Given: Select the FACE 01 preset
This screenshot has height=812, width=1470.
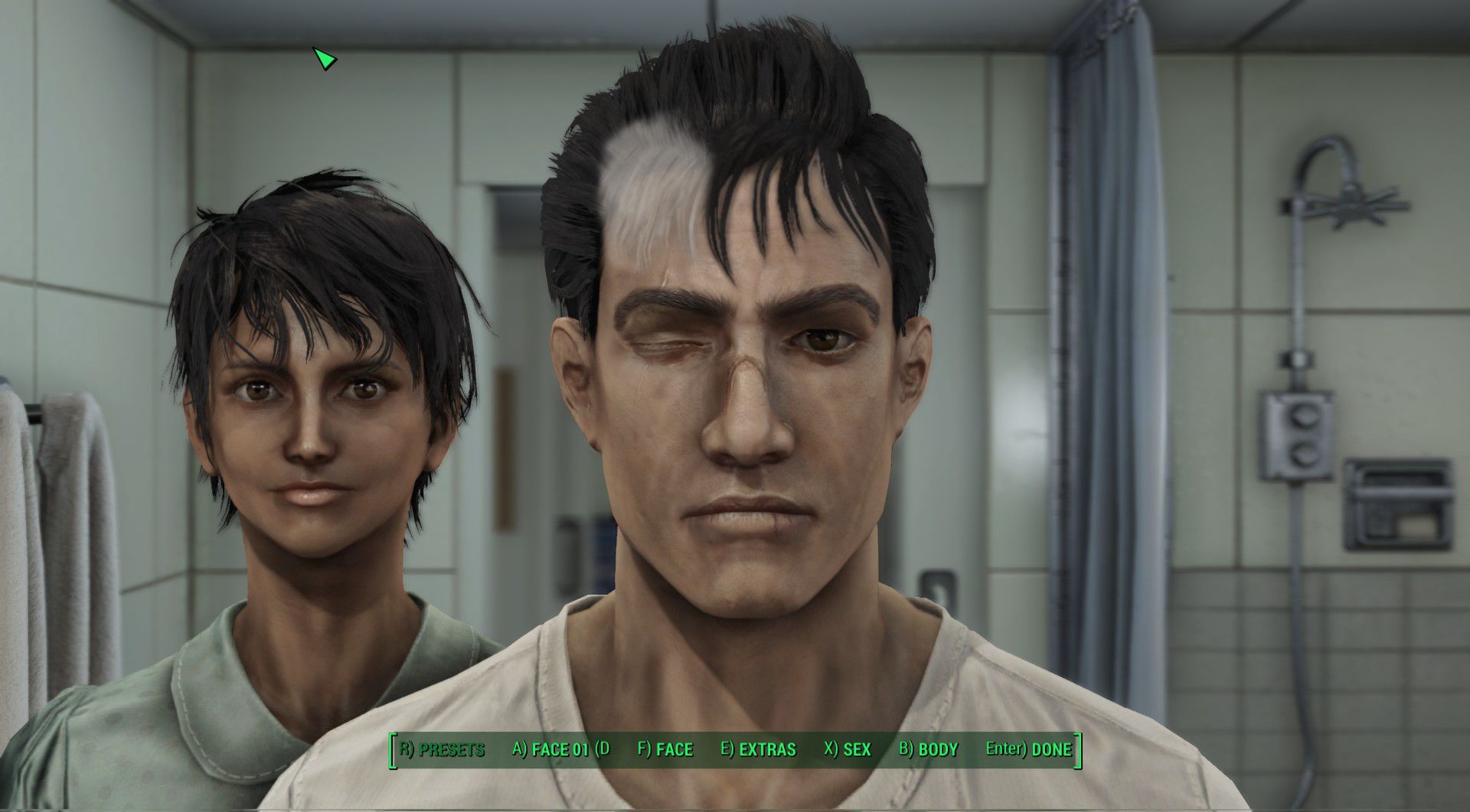Looking at the screenshot, I should [559, 751].
